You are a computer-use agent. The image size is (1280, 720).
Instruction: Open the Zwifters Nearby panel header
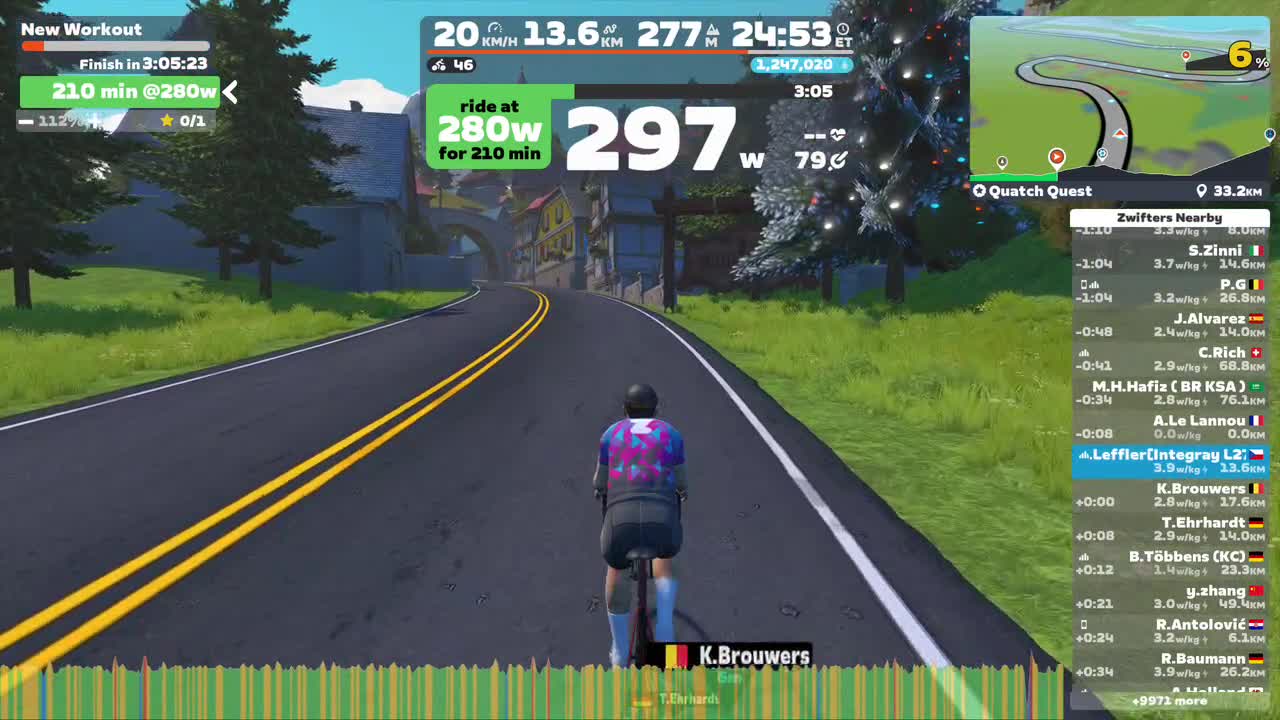(1168, 217)
